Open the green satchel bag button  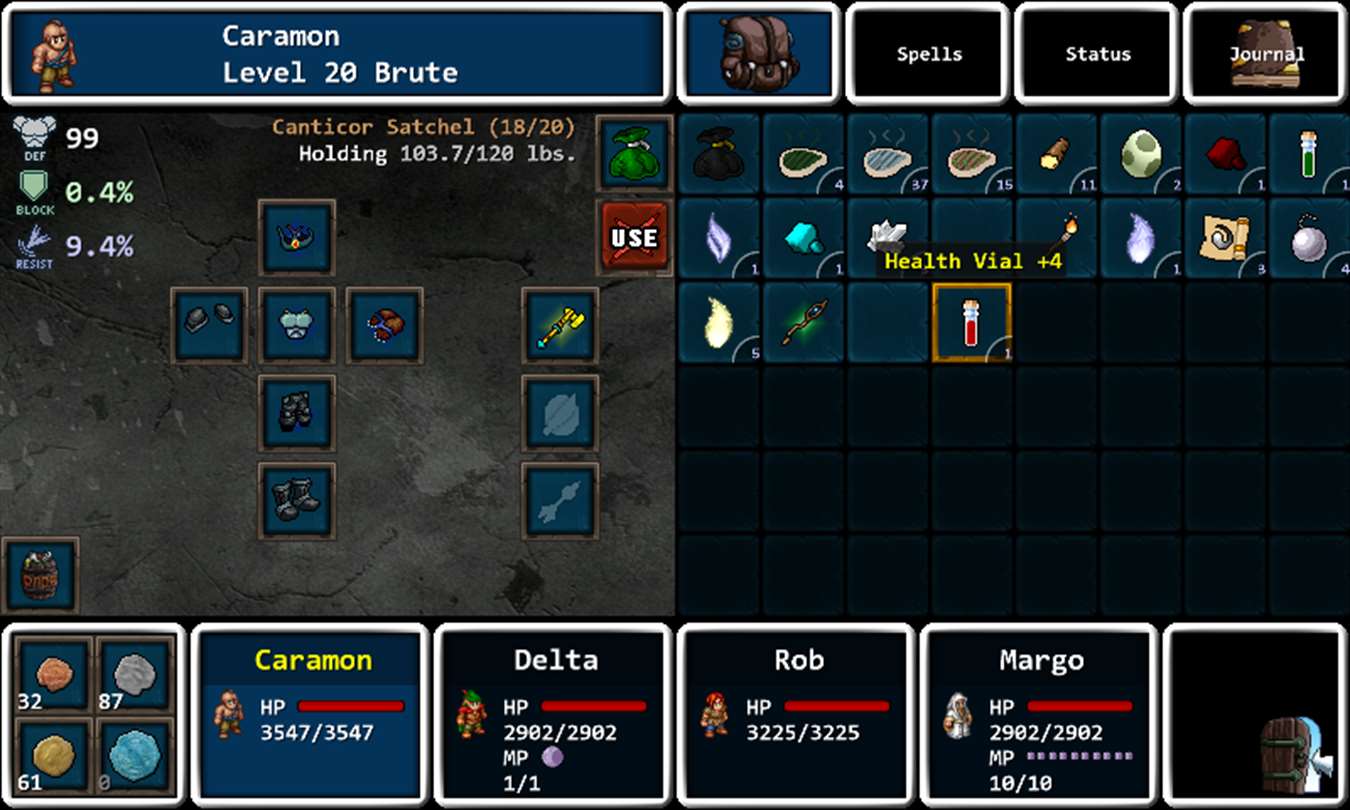pos(634,153)
